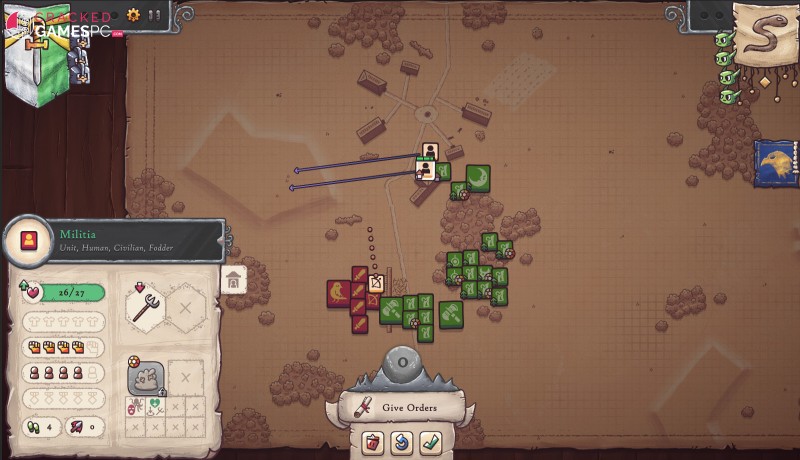Open the blue eagle faction banner
Viewport: 800px width, 460px height.
pos(777,163)
